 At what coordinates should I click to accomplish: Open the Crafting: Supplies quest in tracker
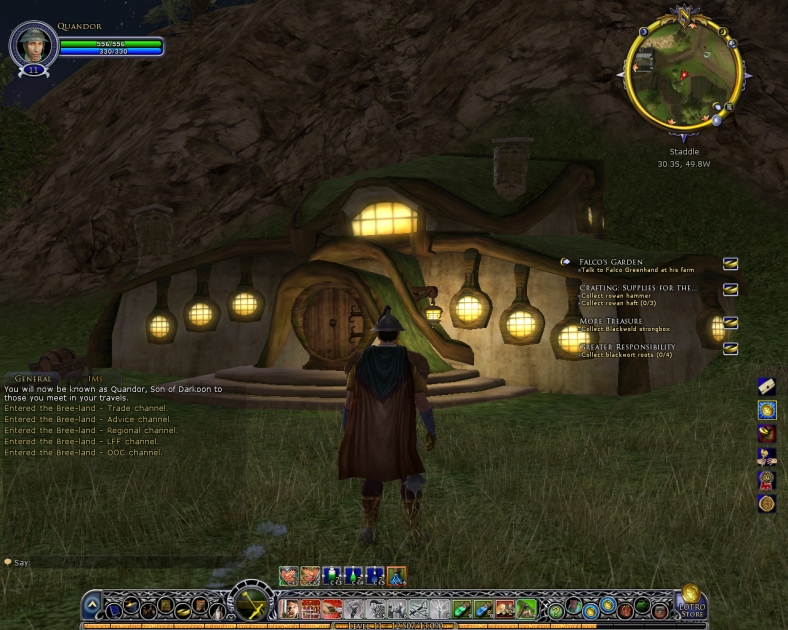pos(636,288)
